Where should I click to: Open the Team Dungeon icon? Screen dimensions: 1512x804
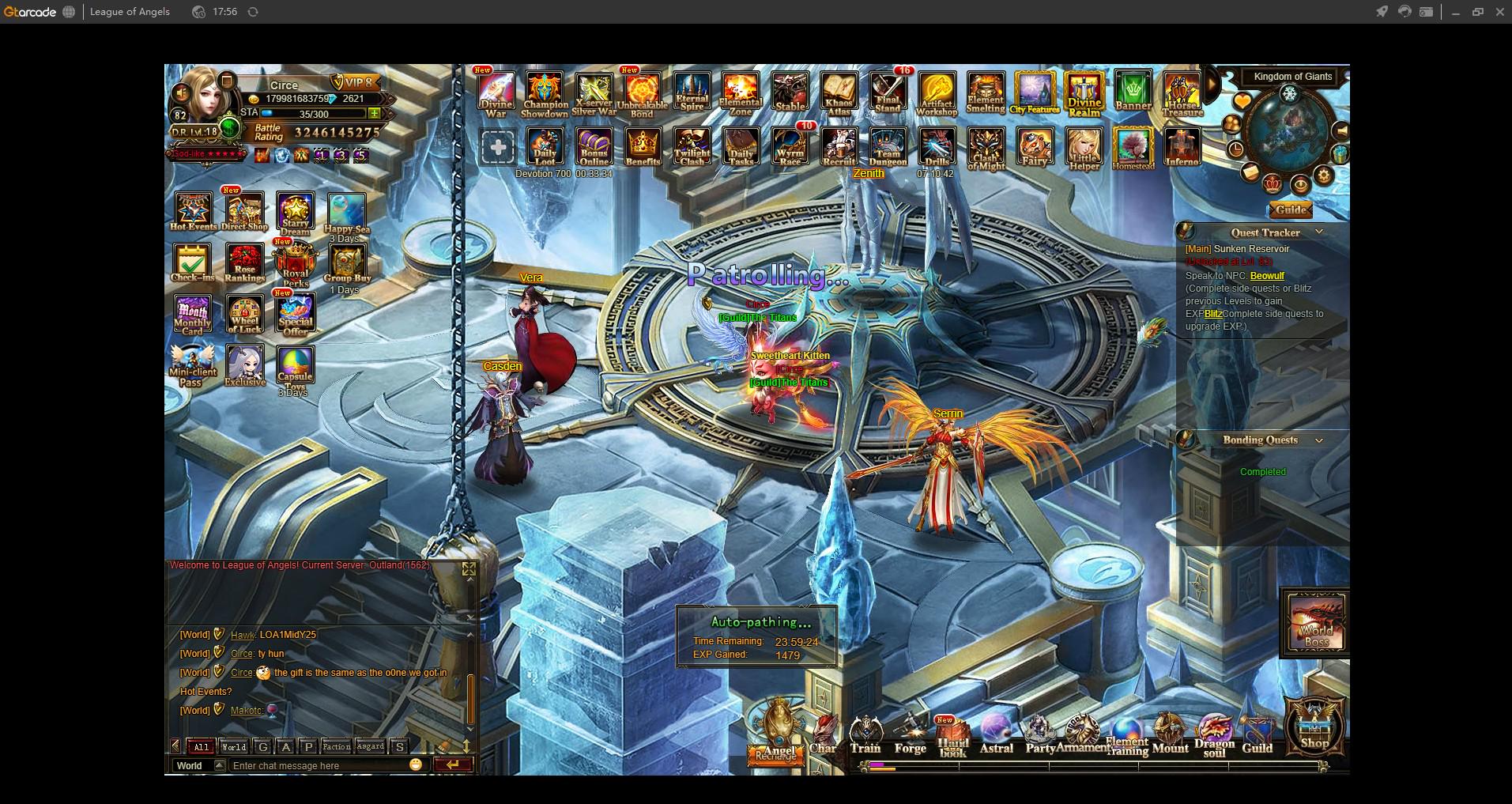pyautogui.click(x=888, y=147)
